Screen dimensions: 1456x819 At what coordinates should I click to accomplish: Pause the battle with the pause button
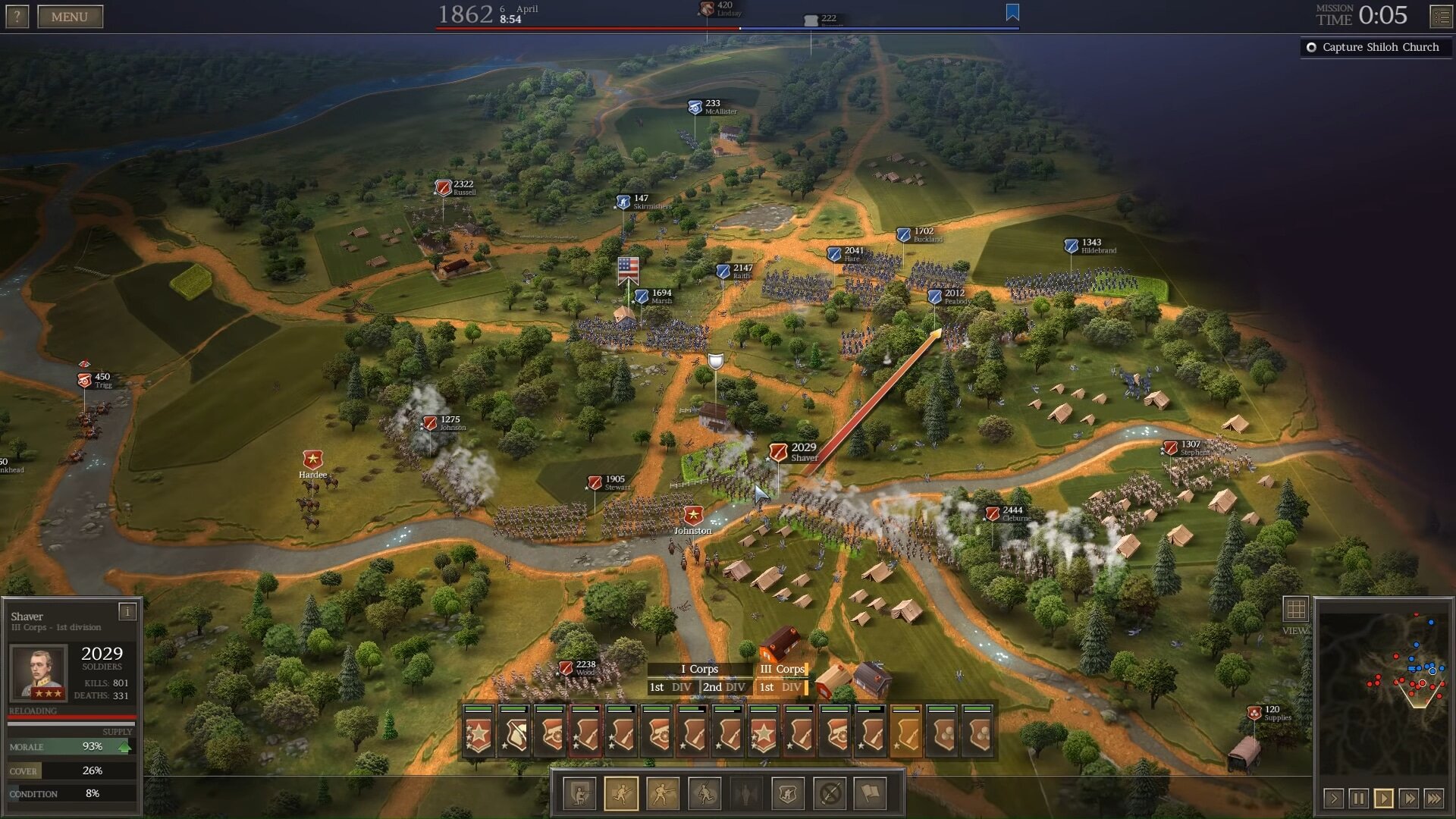pyautogui.click(x=1357, y=798)
